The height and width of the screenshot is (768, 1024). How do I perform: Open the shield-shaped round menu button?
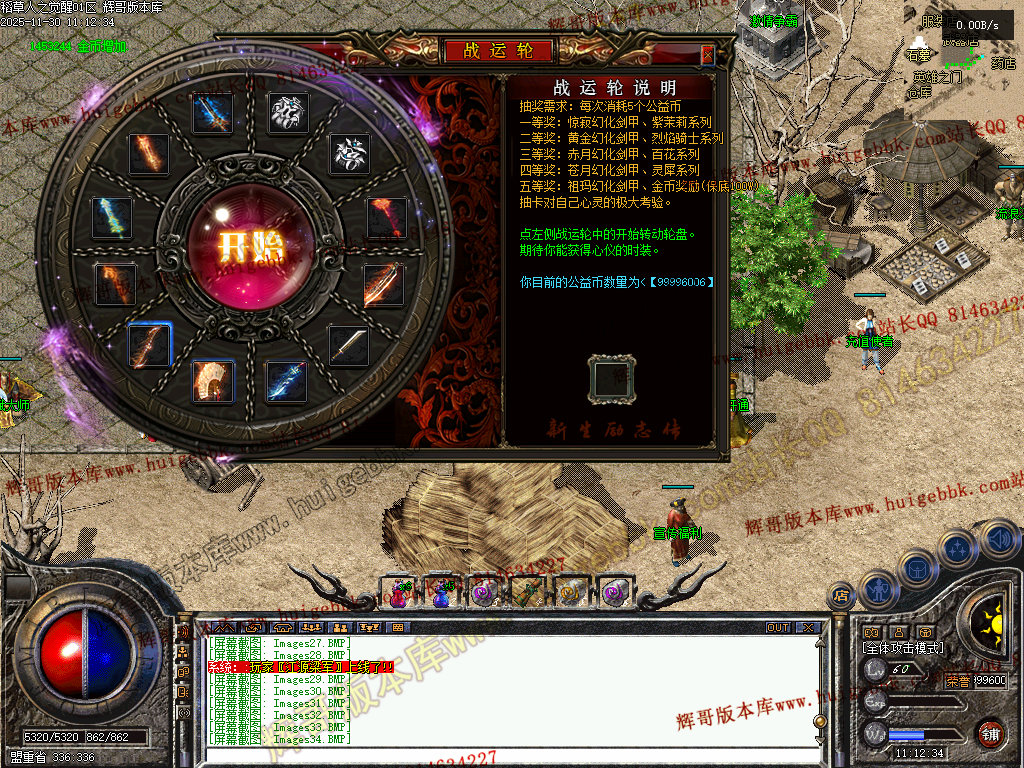tap(918, 569)
